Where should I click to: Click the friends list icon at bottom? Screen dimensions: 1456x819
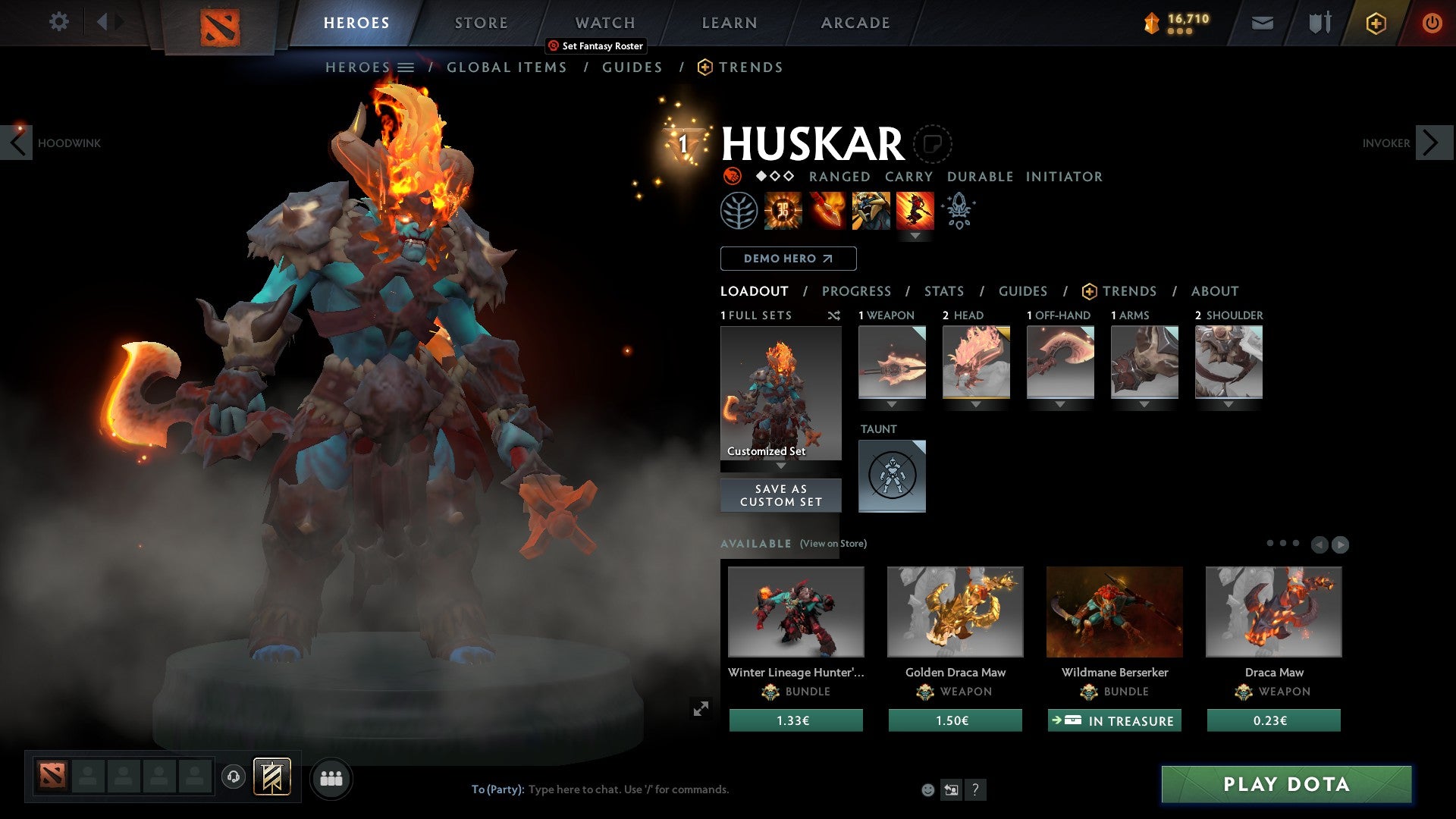(331, 777)
